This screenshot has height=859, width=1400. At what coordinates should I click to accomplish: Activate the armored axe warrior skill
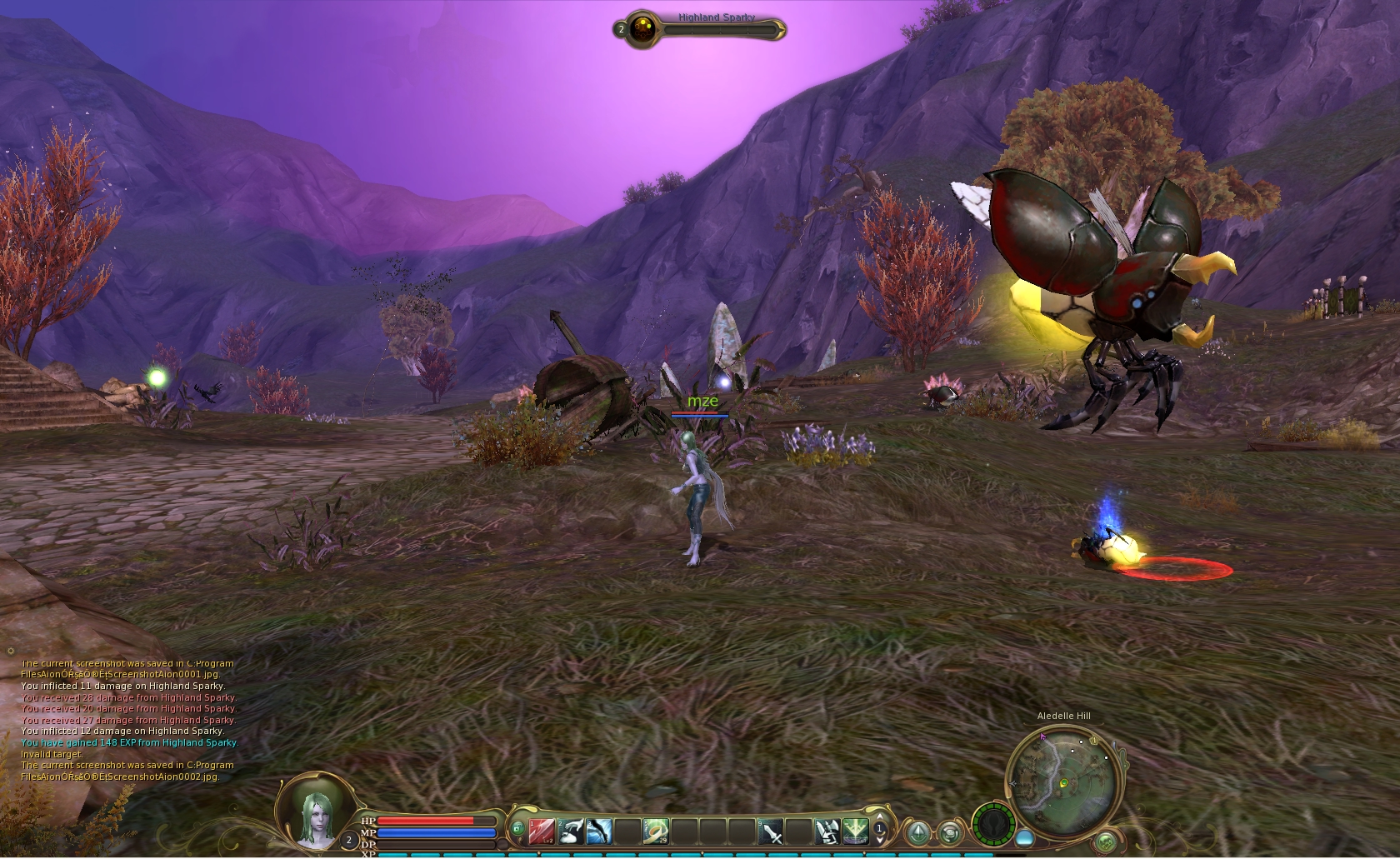tap(827, 831)
